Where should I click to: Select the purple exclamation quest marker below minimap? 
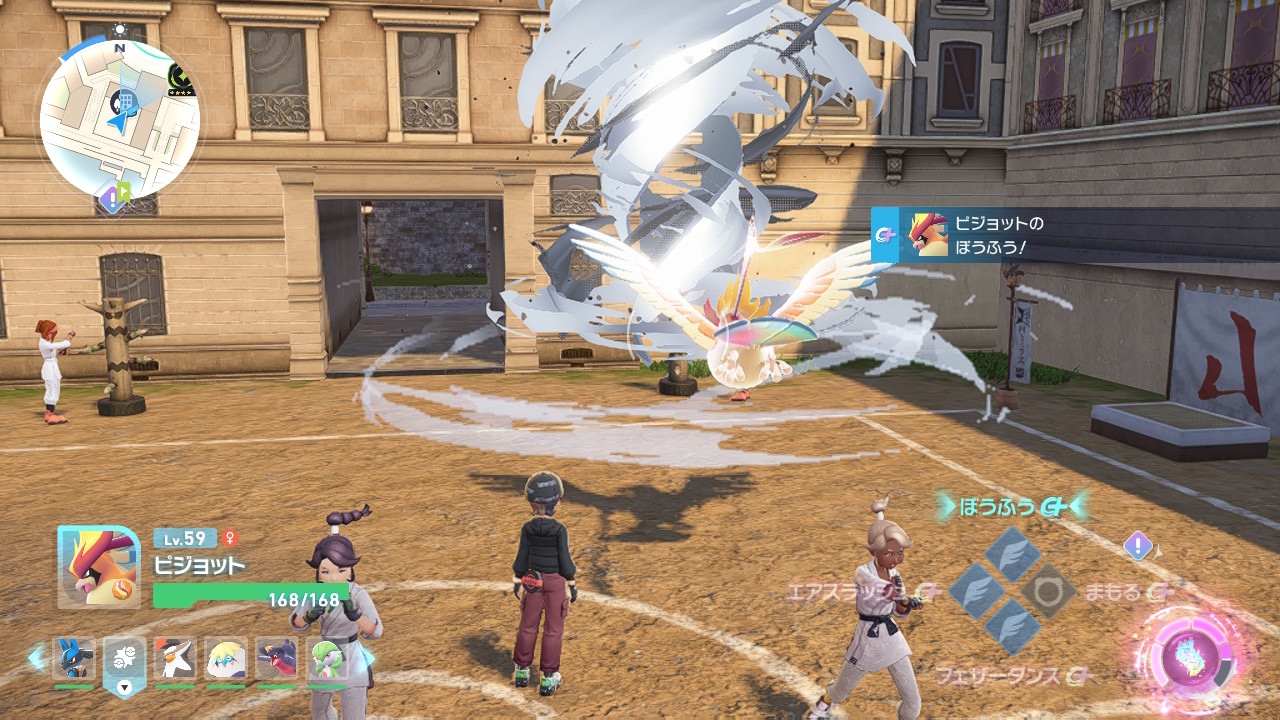[111, 199]
